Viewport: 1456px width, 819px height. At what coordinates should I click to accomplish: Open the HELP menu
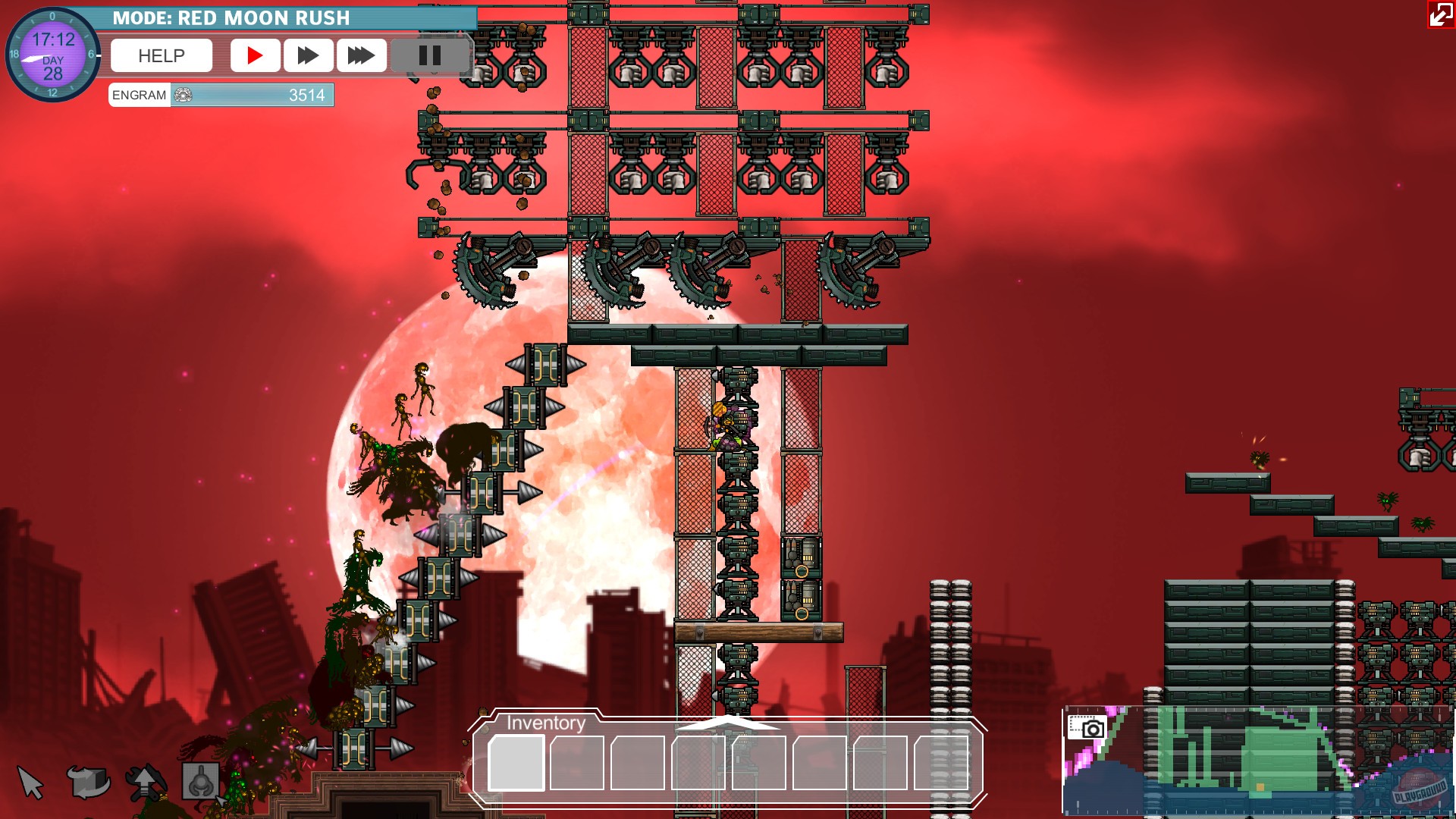pyautogui.click(x=160, y=55)
